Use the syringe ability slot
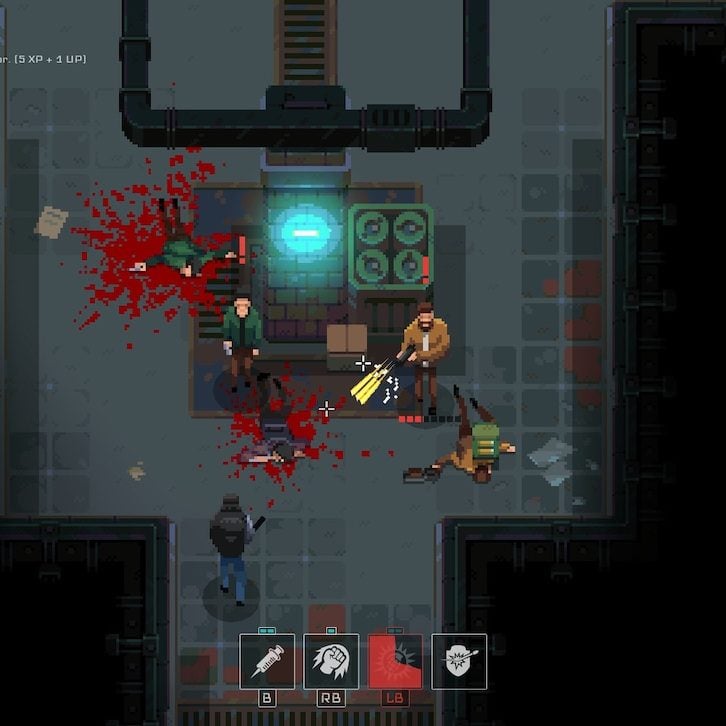Image resolution: width=726 pixels, height=726 pixels. 267,661
